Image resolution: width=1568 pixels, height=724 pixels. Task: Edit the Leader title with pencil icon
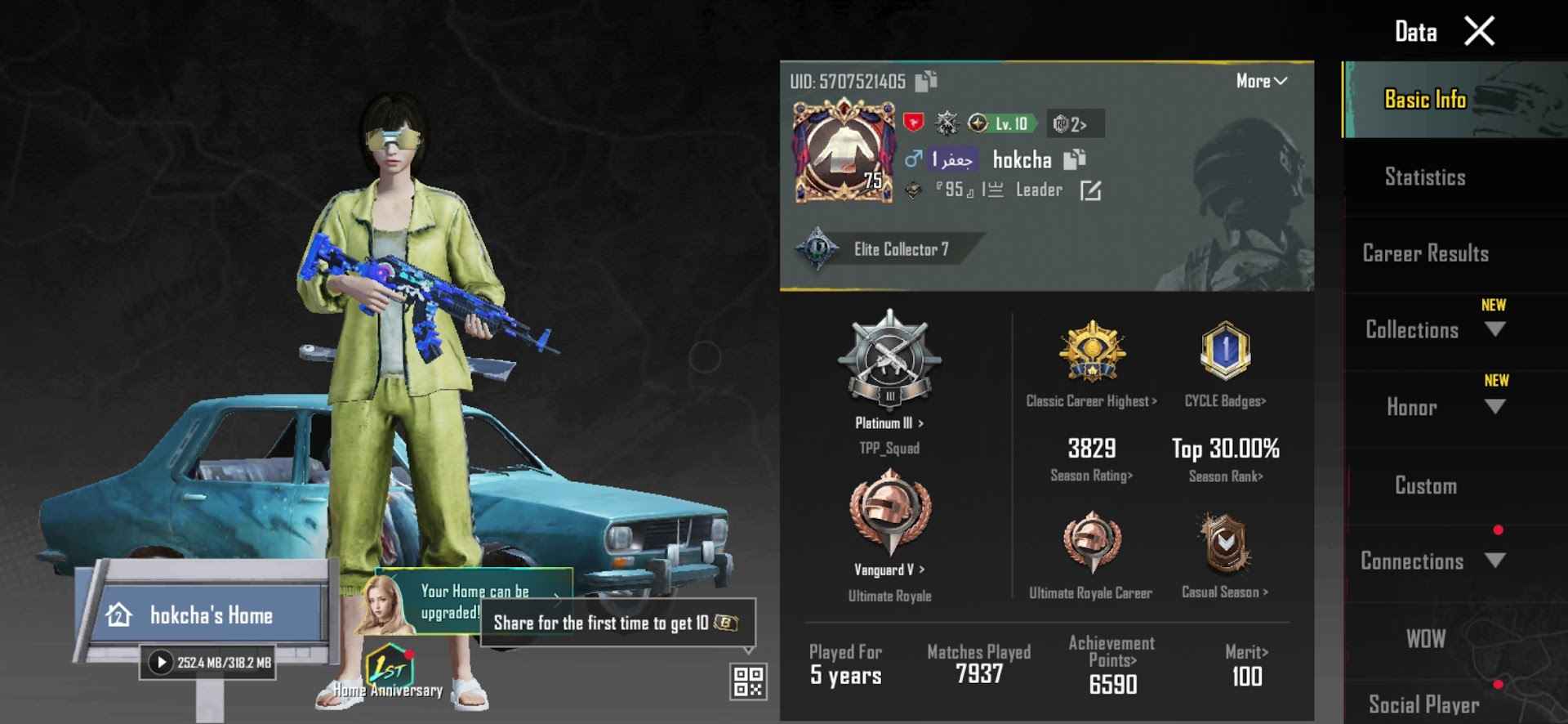pyautogui.click(x=1092, y=191)
